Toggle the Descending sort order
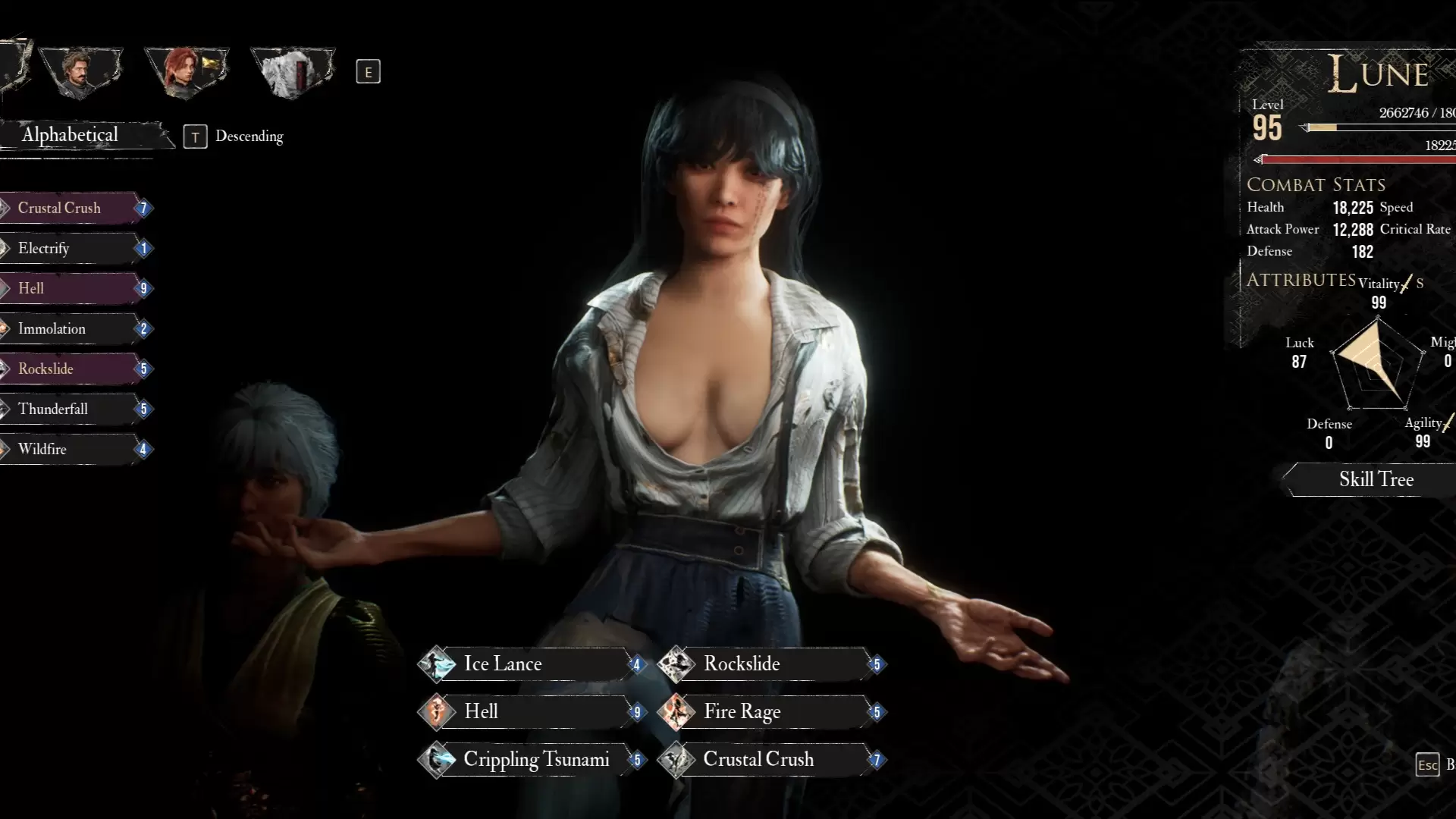This screenshot has width=1456, height=819. click(235, 136)
